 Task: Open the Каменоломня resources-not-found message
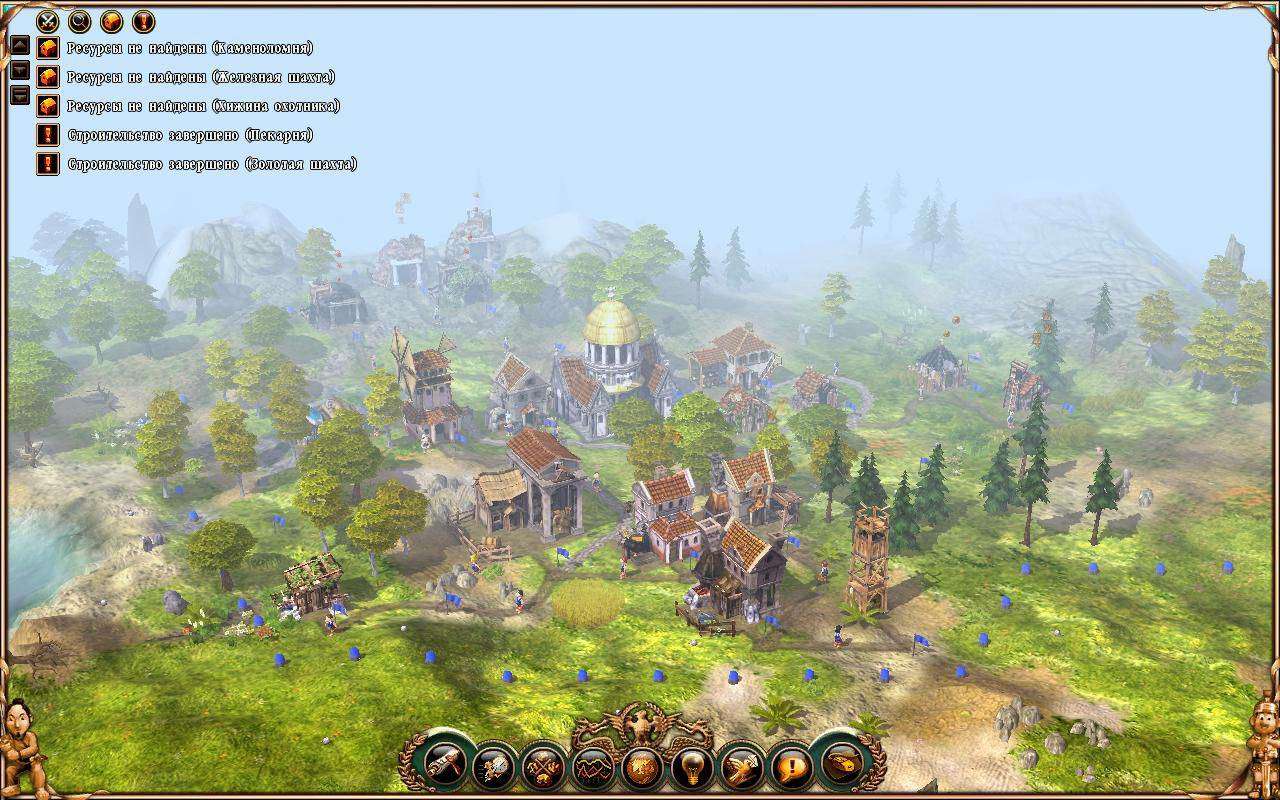[190, 48]
